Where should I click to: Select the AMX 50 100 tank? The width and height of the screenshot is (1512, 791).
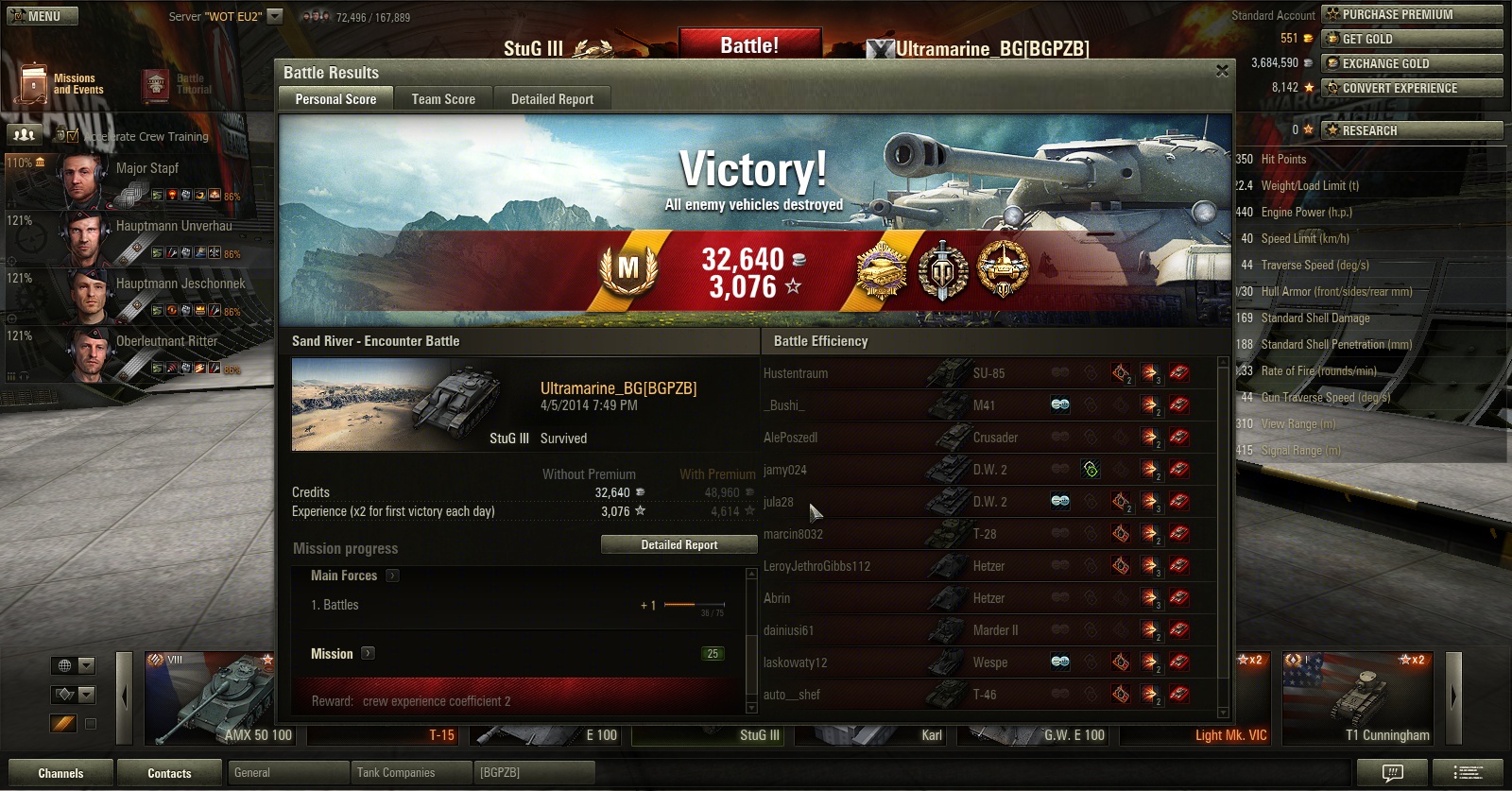(210, 699)
